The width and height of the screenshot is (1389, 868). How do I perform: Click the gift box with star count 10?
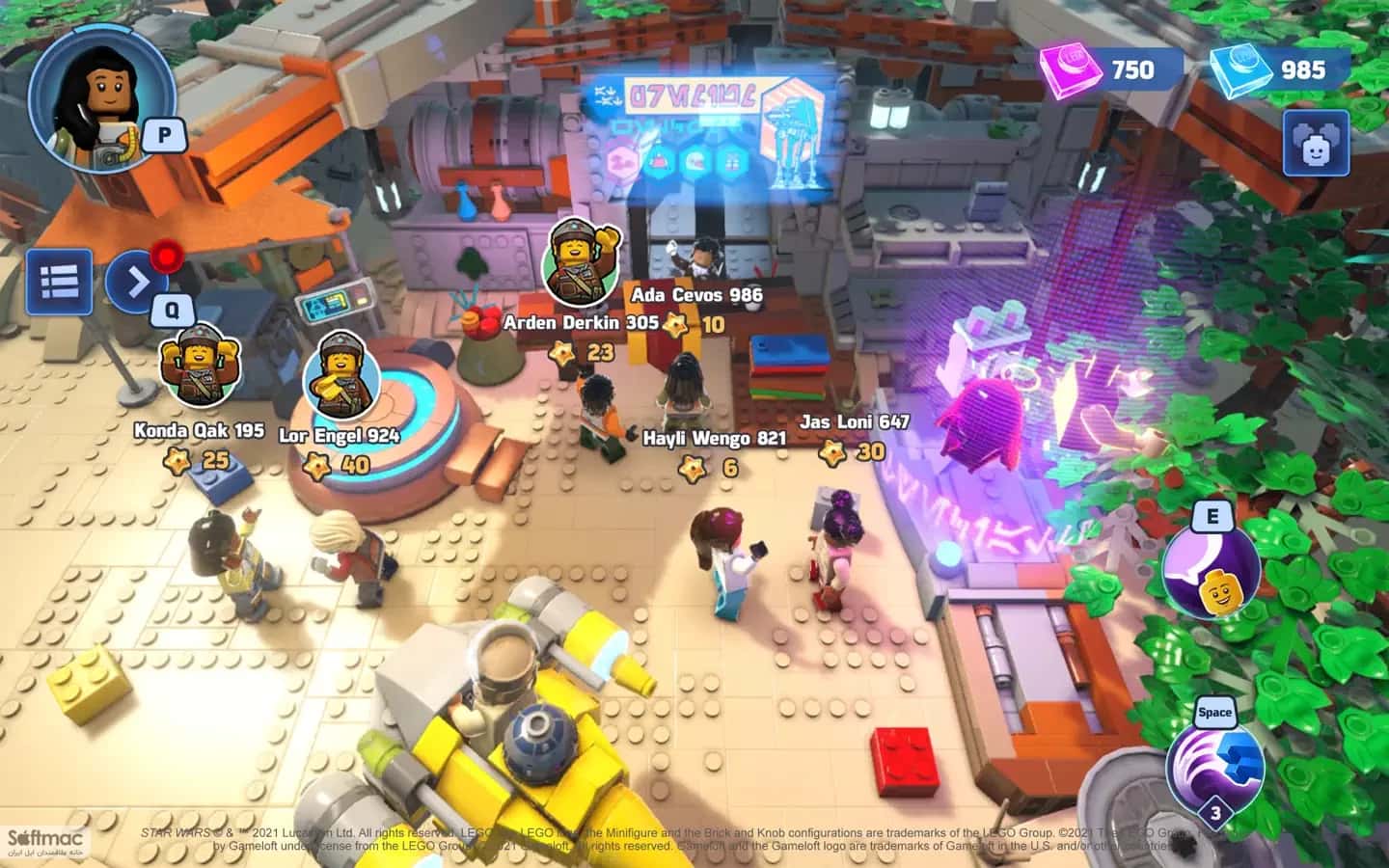(x=696, y=325)
